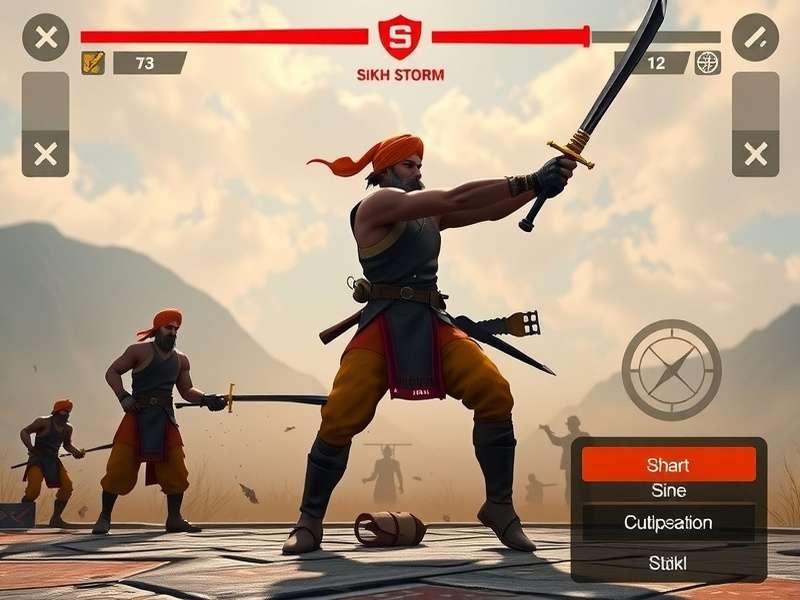This screenshot has width=800, height=600.
Task: Click the circular pencil edit button
Action: tap(755, 38)
